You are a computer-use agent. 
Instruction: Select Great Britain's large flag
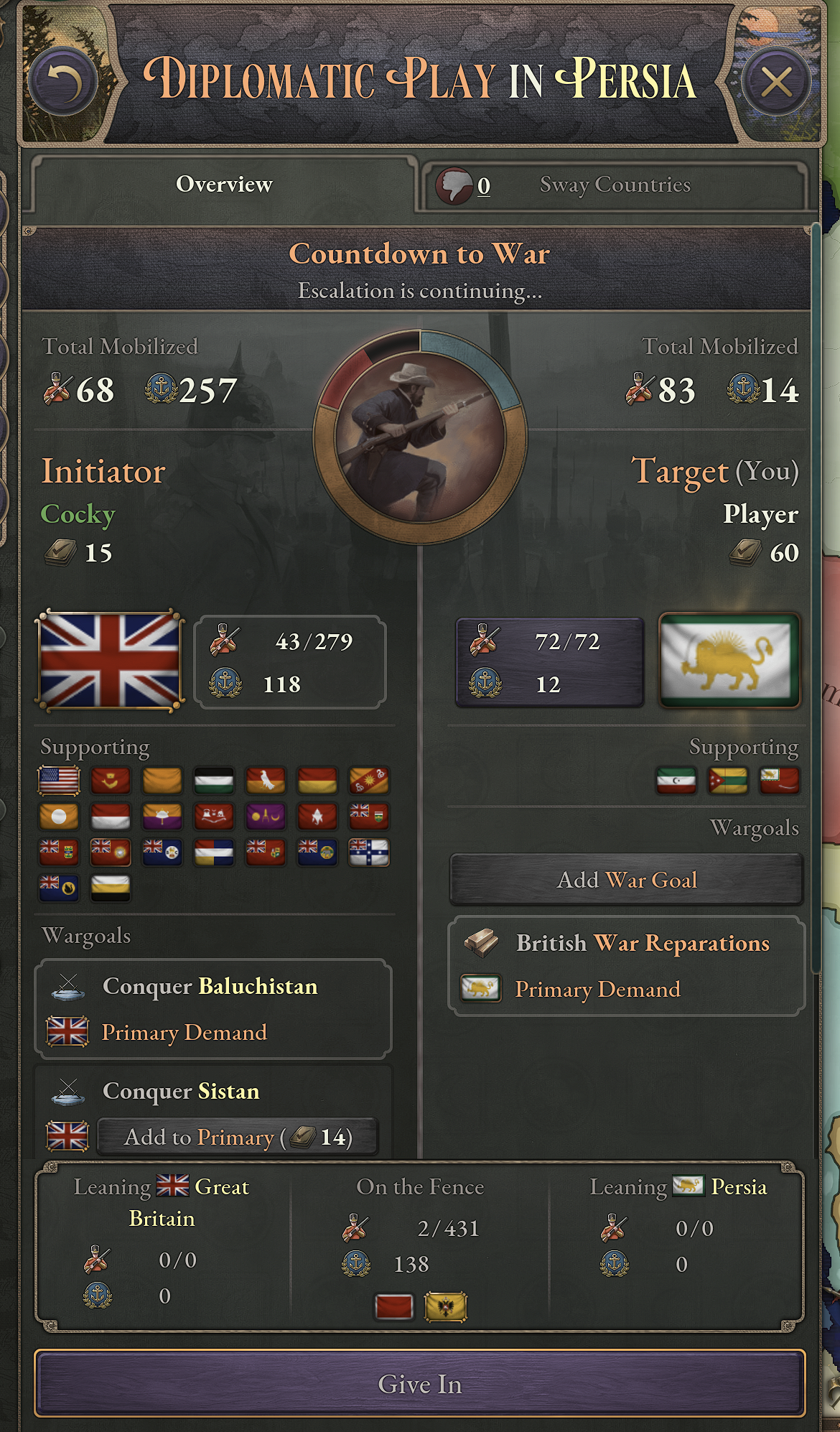click(110, 661)
